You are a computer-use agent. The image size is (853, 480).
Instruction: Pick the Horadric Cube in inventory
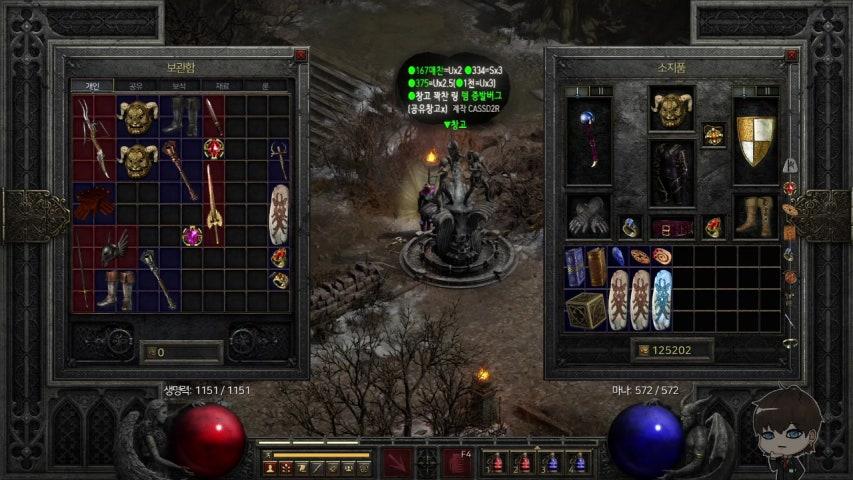pyautogui.click(x=585, y=310)
